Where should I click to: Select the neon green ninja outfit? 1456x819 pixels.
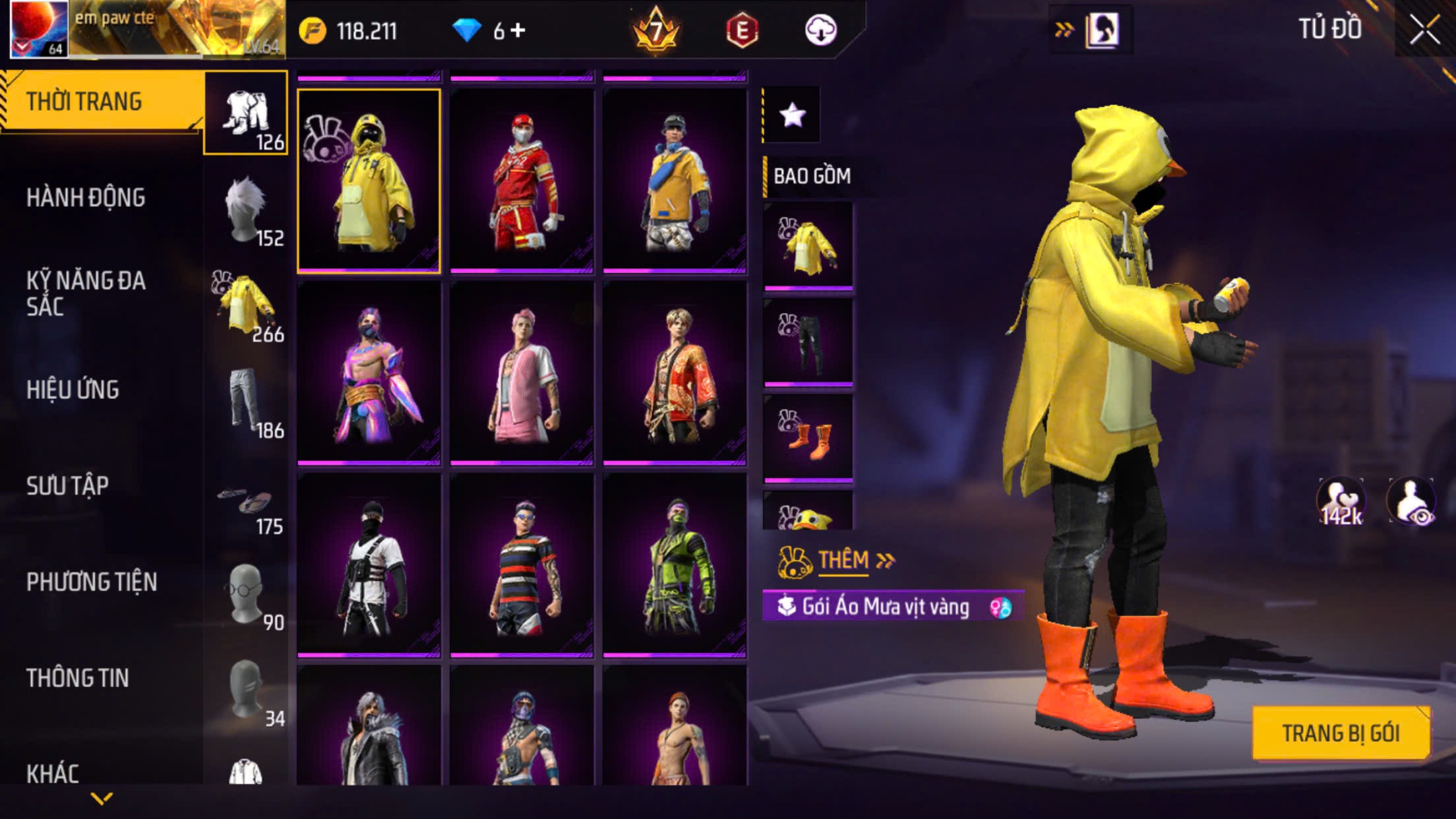(675, 565)
